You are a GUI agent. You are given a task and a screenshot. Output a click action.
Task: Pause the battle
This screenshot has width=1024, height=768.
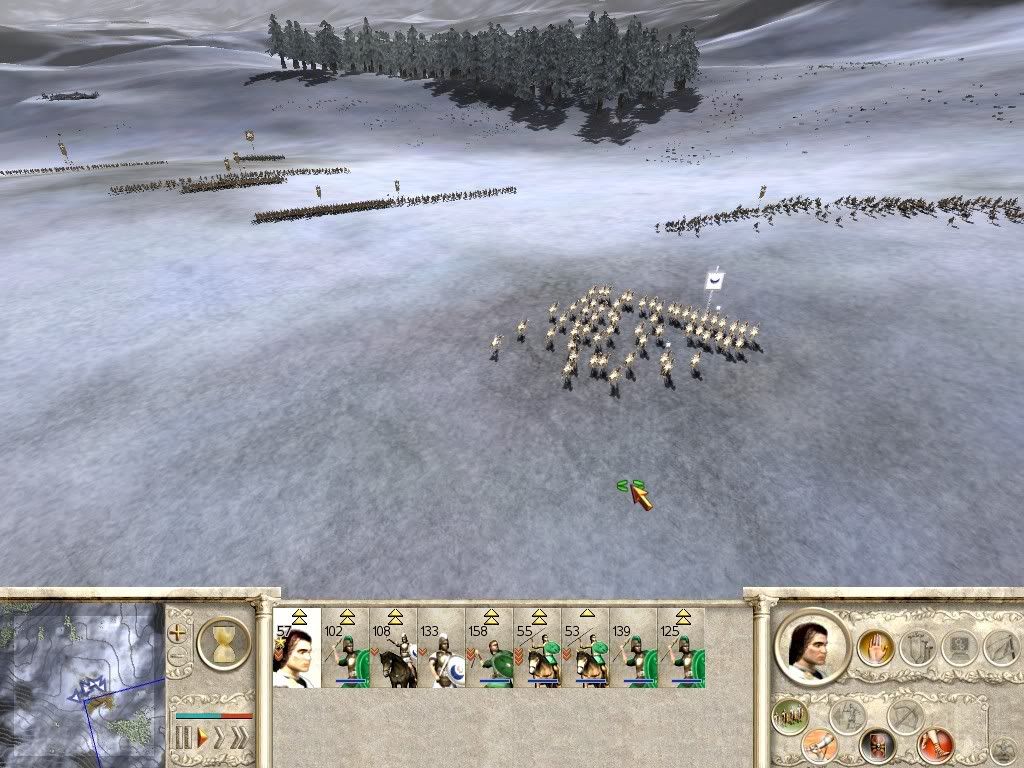[x=183, y=739]
